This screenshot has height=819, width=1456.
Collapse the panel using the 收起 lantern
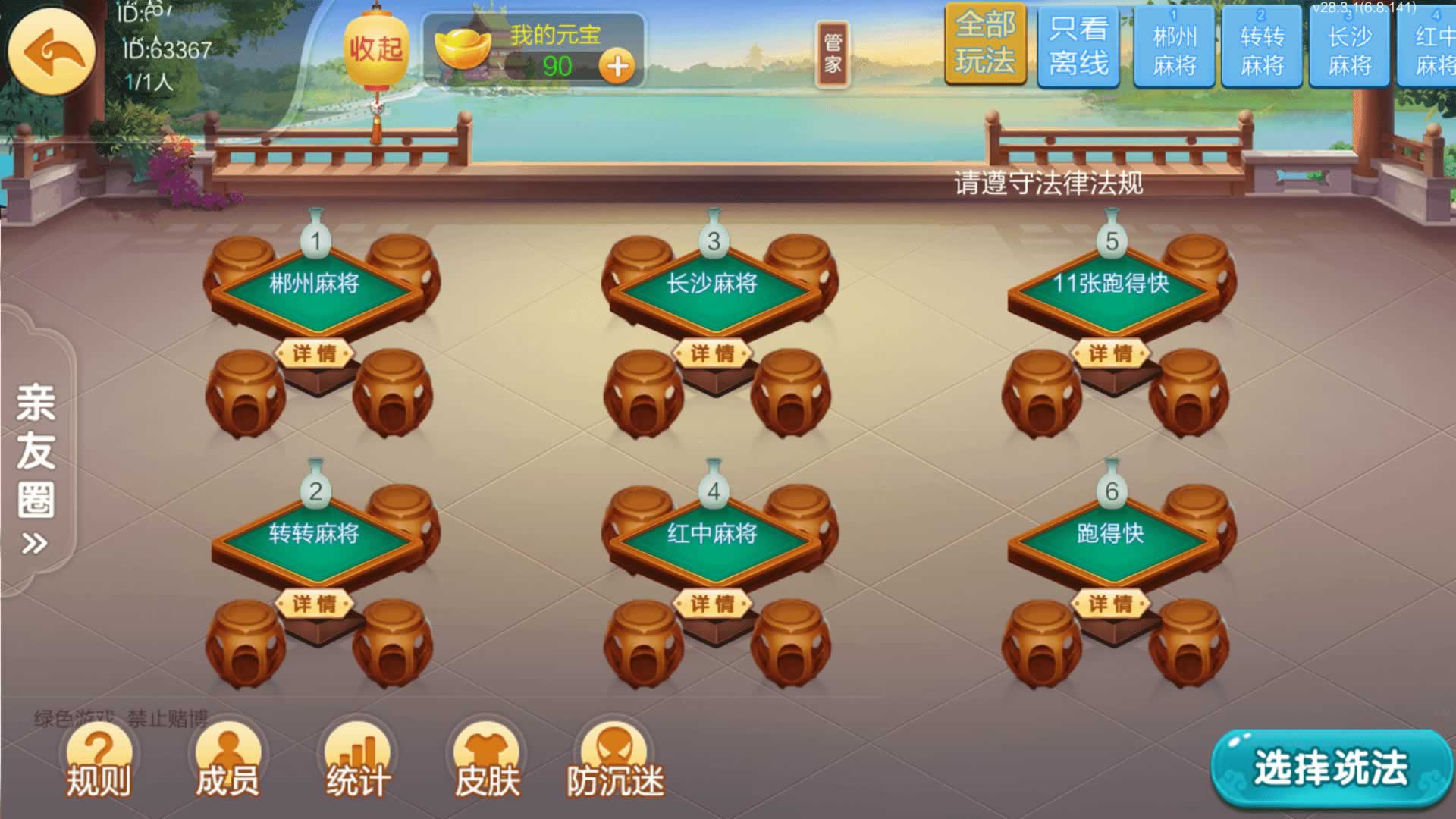click(375, 50)
